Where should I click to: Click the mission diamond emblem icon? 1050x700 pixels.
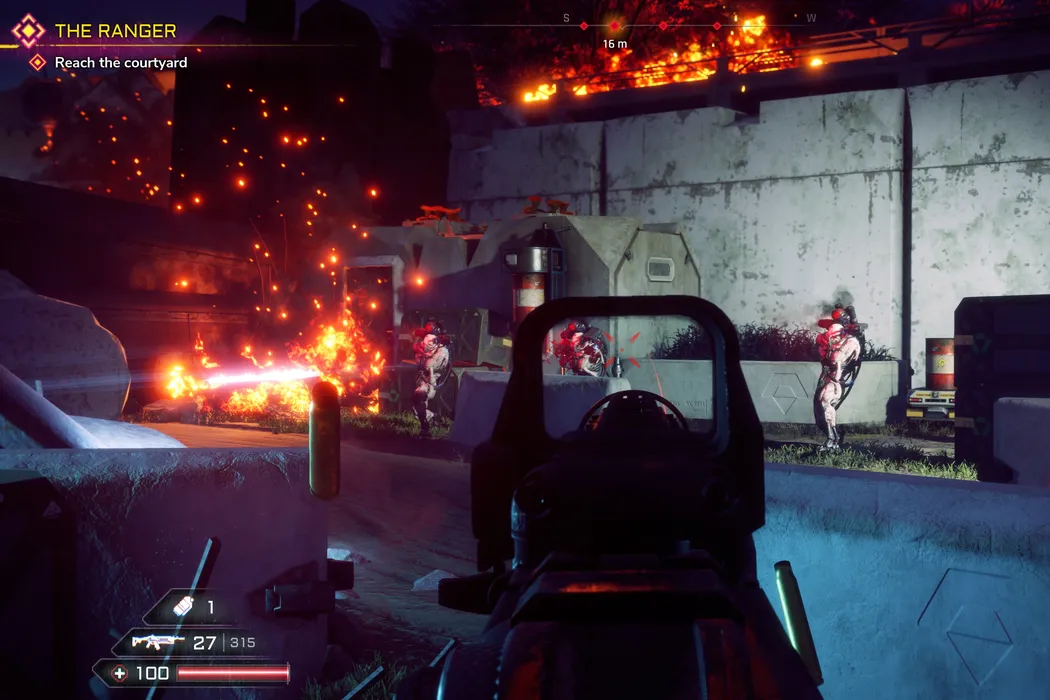(x=29, y=31)
